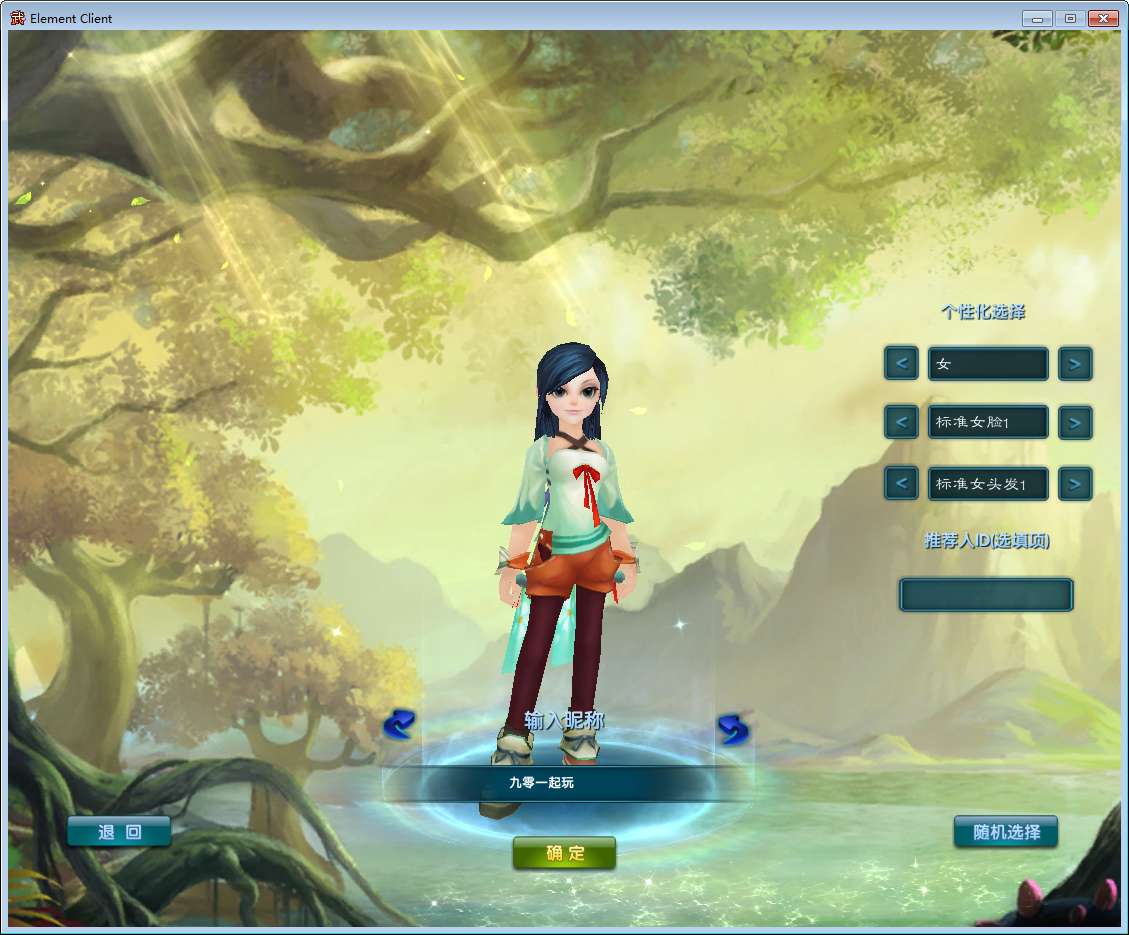Randomize appearance with 随机选择 button
Screen dimensions: 1129x935
tap(1006, 832)
